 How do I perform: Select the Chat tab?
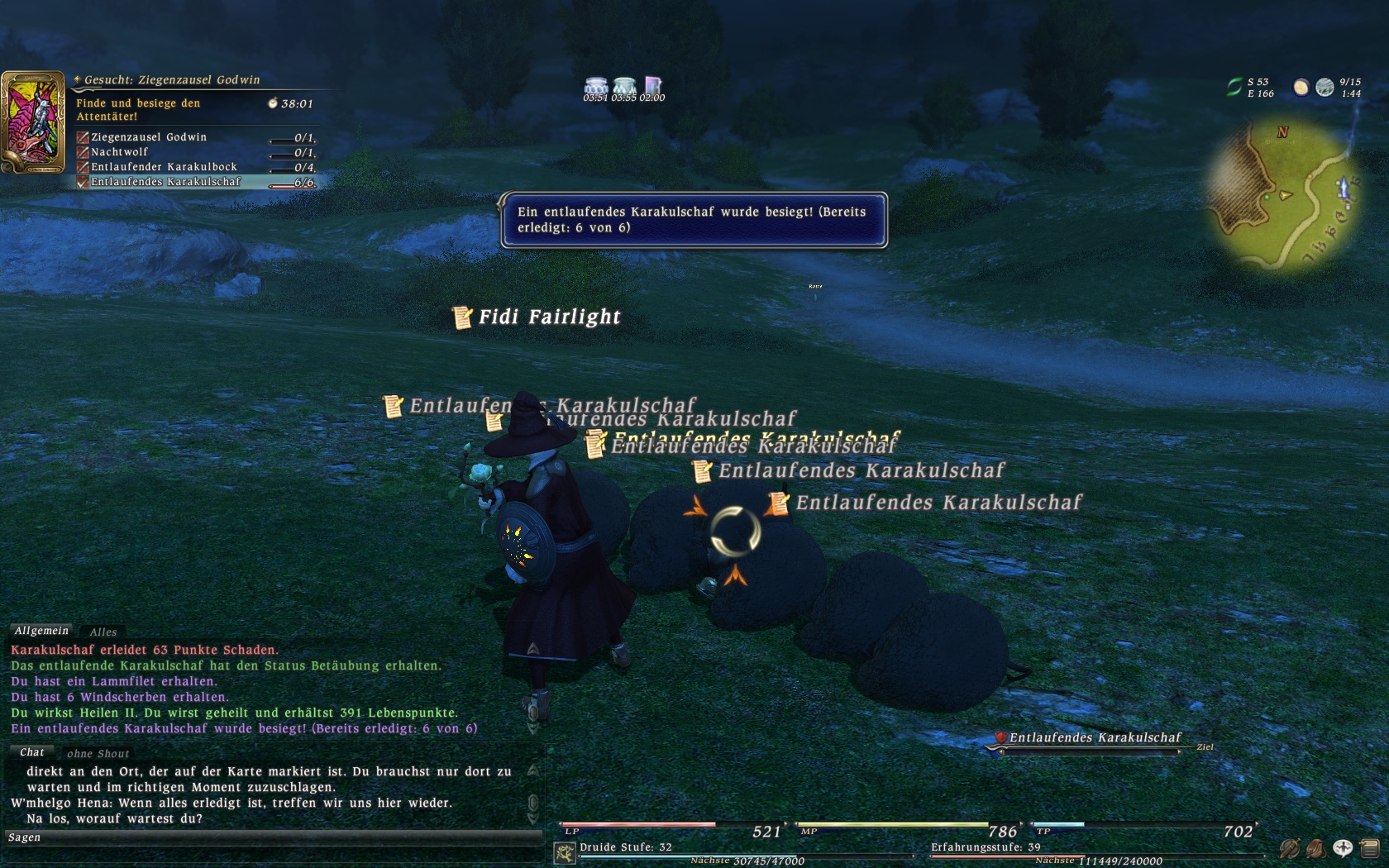[32, 752]
